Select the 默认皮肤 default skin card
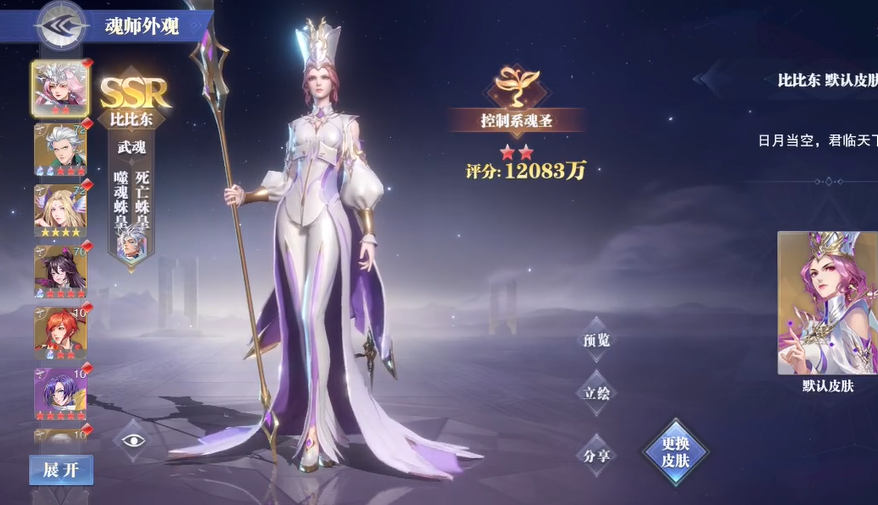878x505 pixels. click(827, 303)
